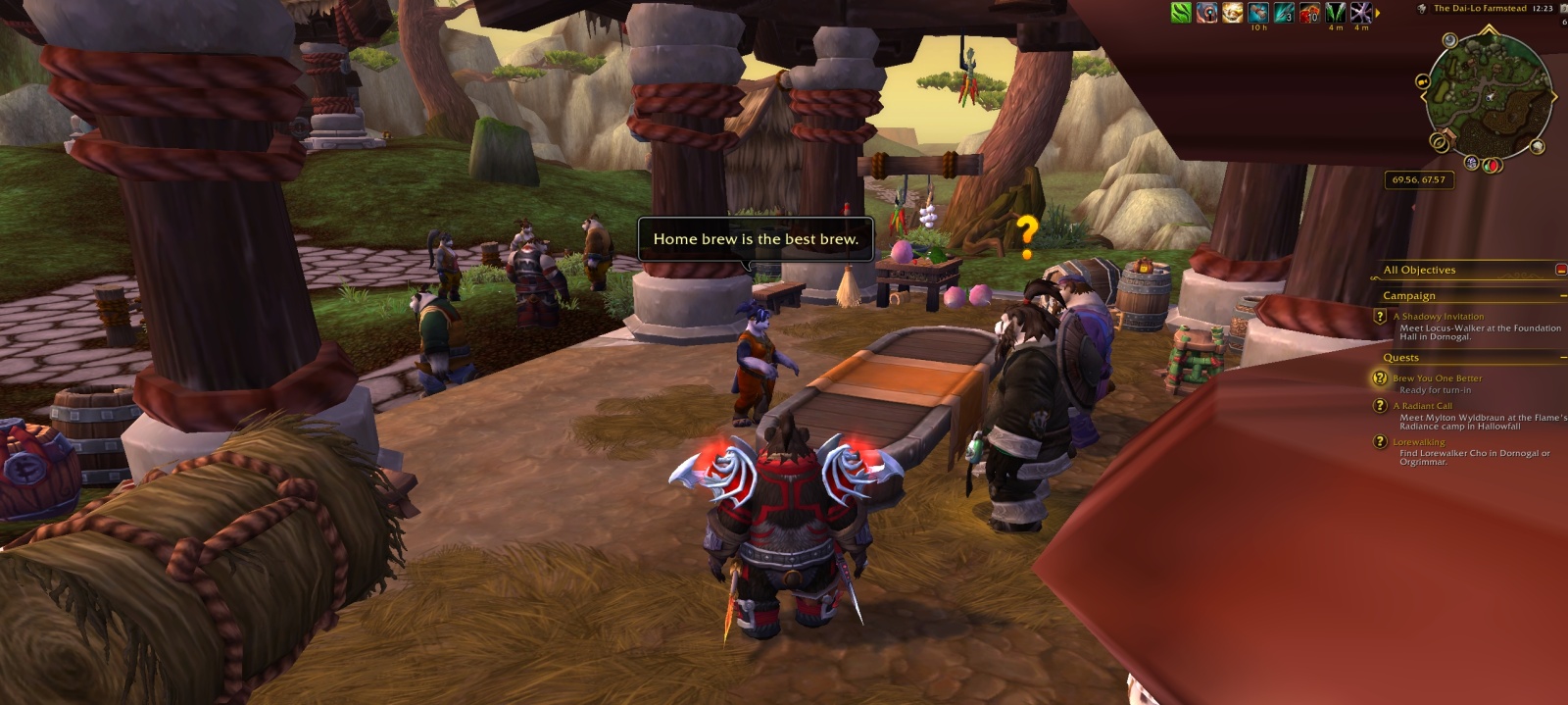The width and height of the screenshot is (1568, 705).
Task: Expand buffs with the yellow arrow
Action: pyautogui.click(x=1378, y=13)
